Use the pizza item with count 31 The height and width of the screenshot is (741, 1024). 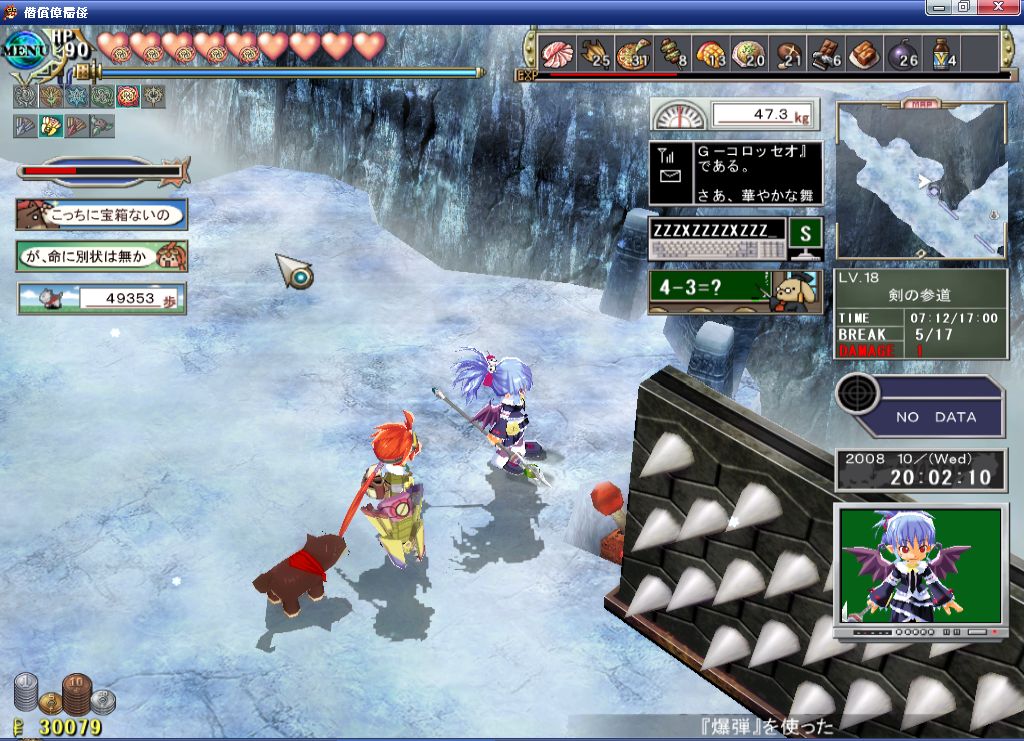pos(632,52)
